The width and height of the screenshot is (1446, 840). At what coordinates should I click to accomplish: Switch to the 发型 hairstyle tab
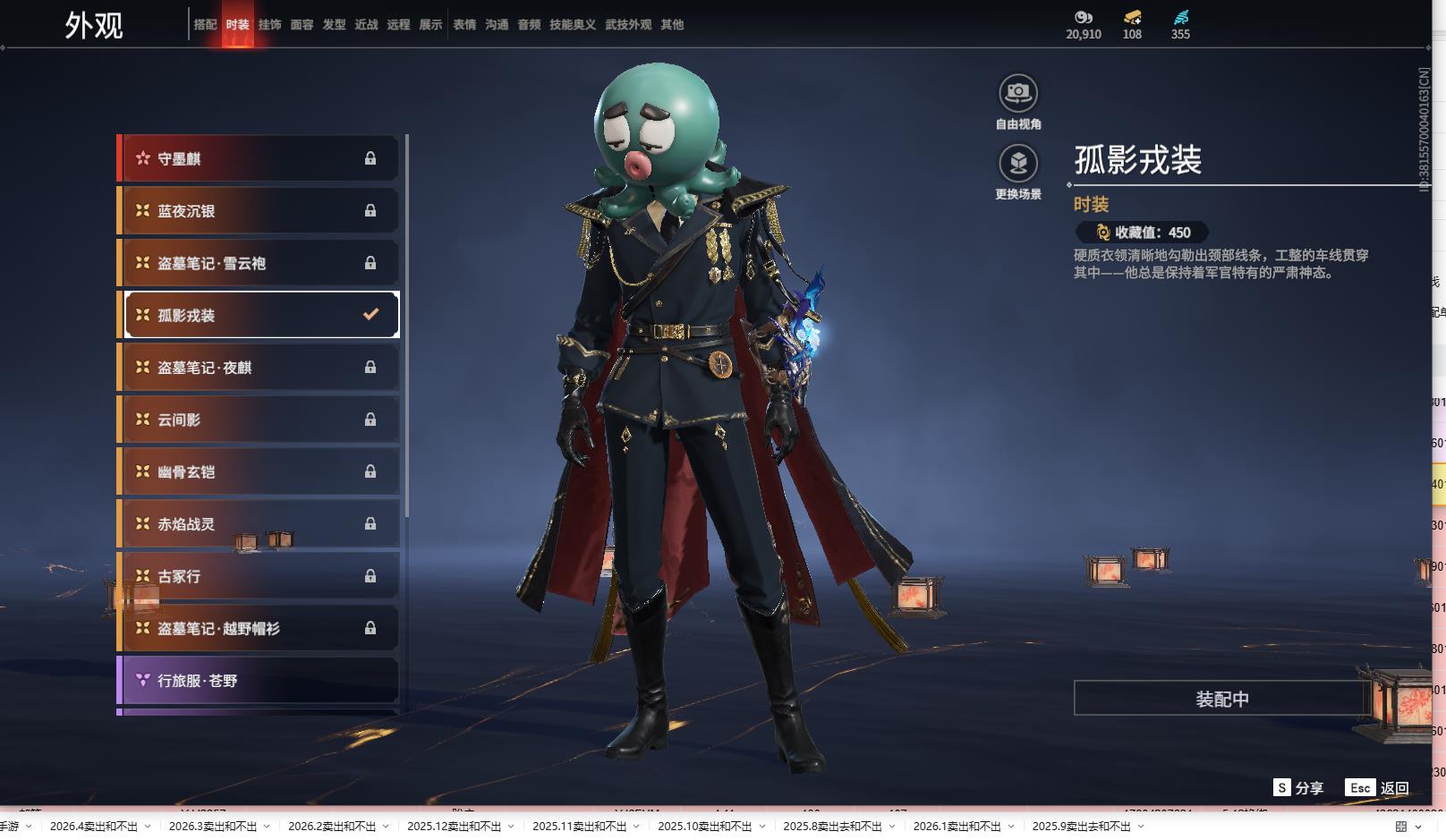tap(334, 25)
